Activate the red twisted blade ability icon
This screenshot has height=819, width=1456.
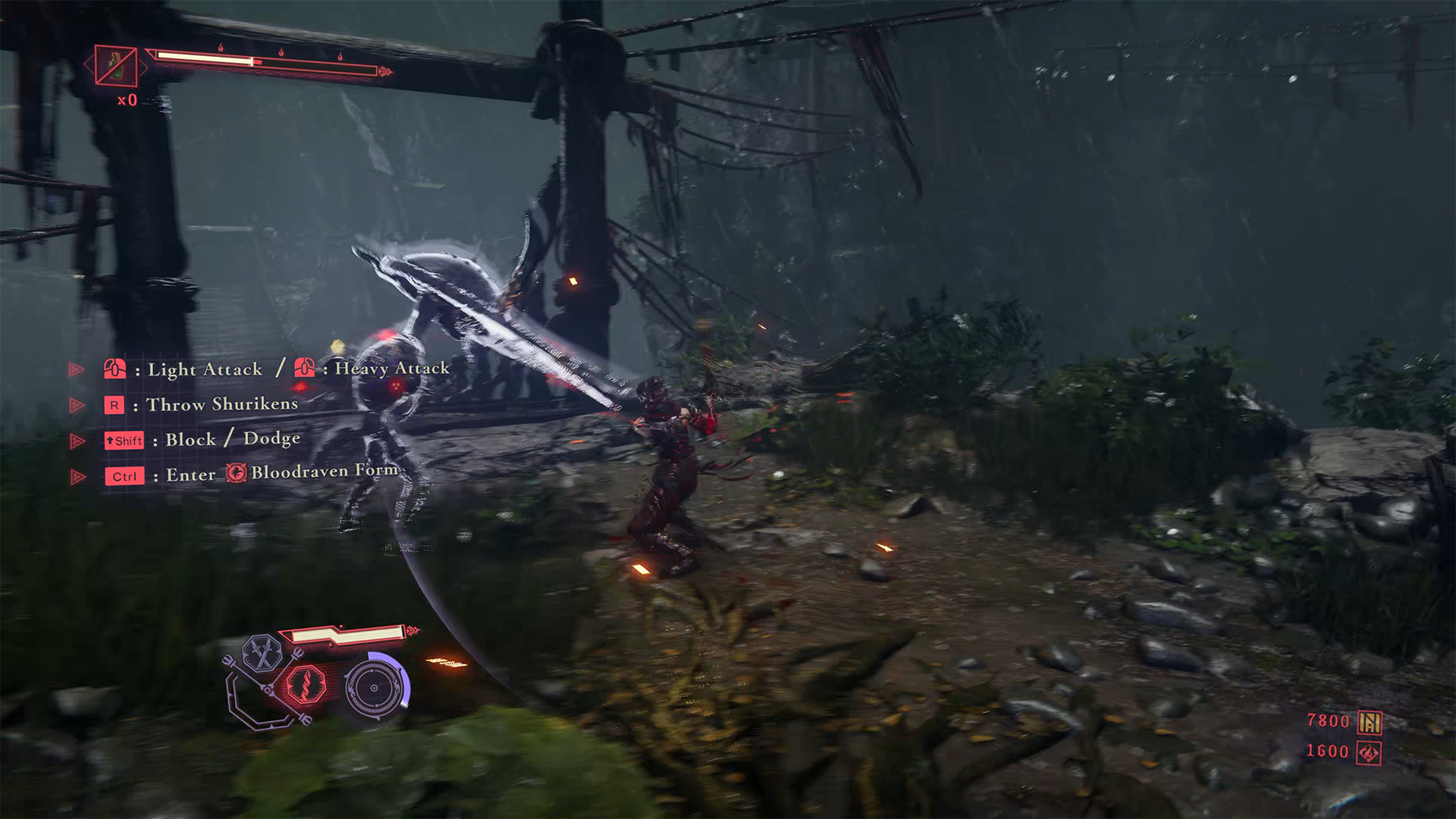coord(306,683)
